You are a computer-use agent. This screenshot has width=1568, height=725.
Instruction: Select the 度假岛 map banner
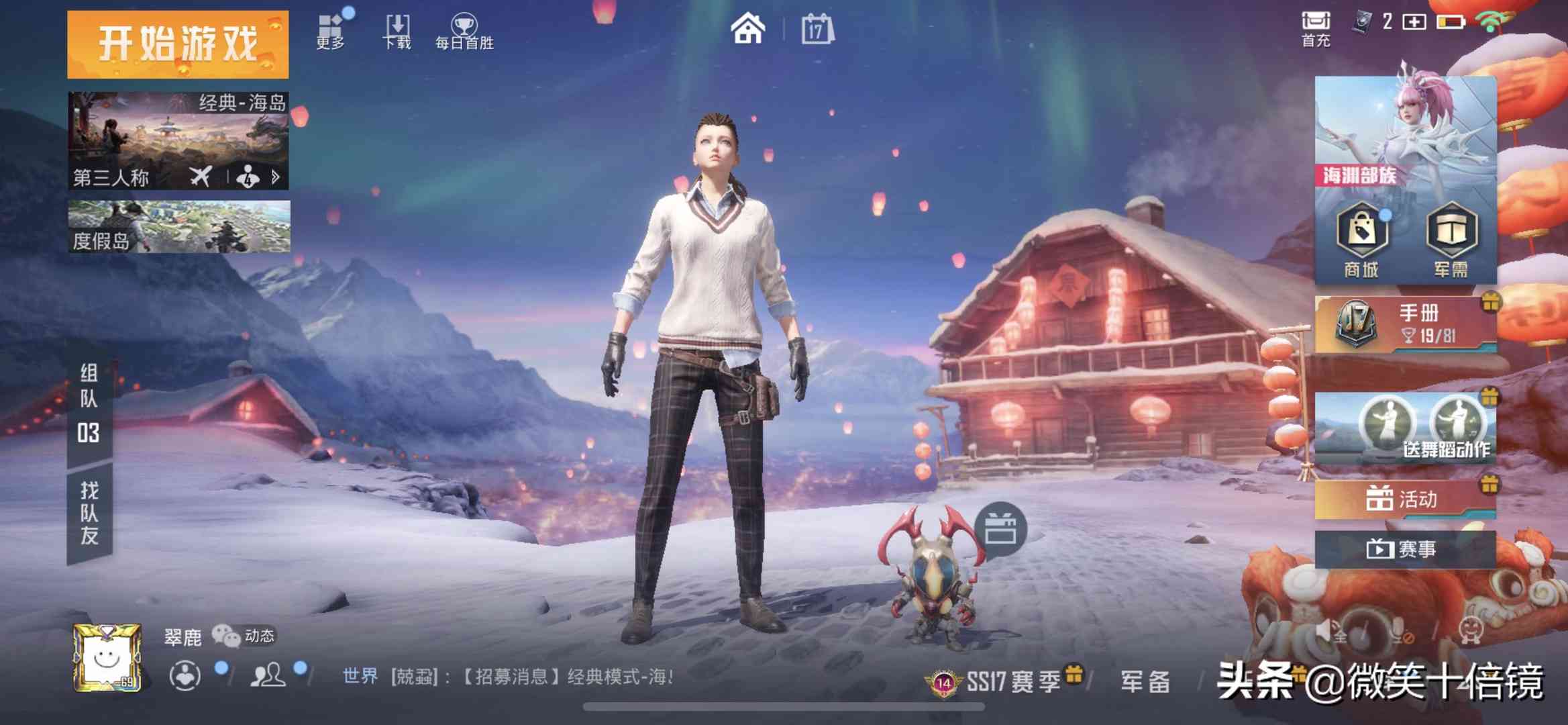[x=179, y=227]
